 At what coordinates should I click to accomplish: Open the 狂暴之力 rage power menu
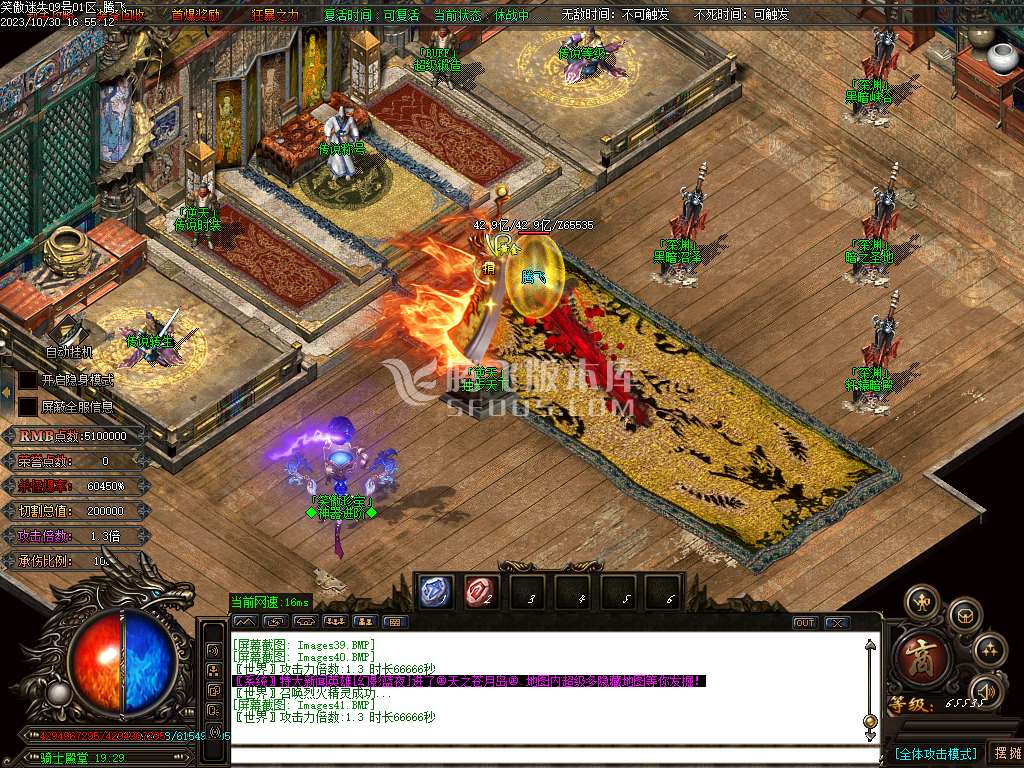coord(275,15)
